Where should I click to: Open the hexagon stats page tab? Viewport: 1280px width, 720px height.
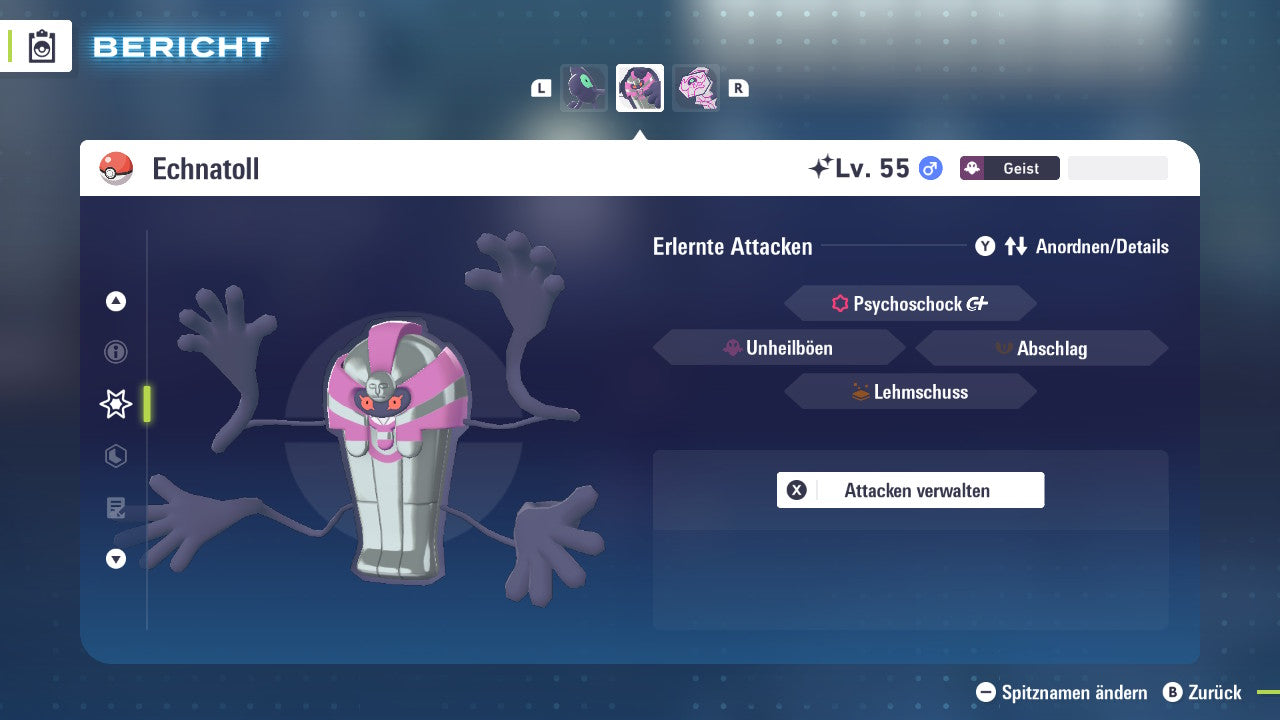tap(116, 456)
